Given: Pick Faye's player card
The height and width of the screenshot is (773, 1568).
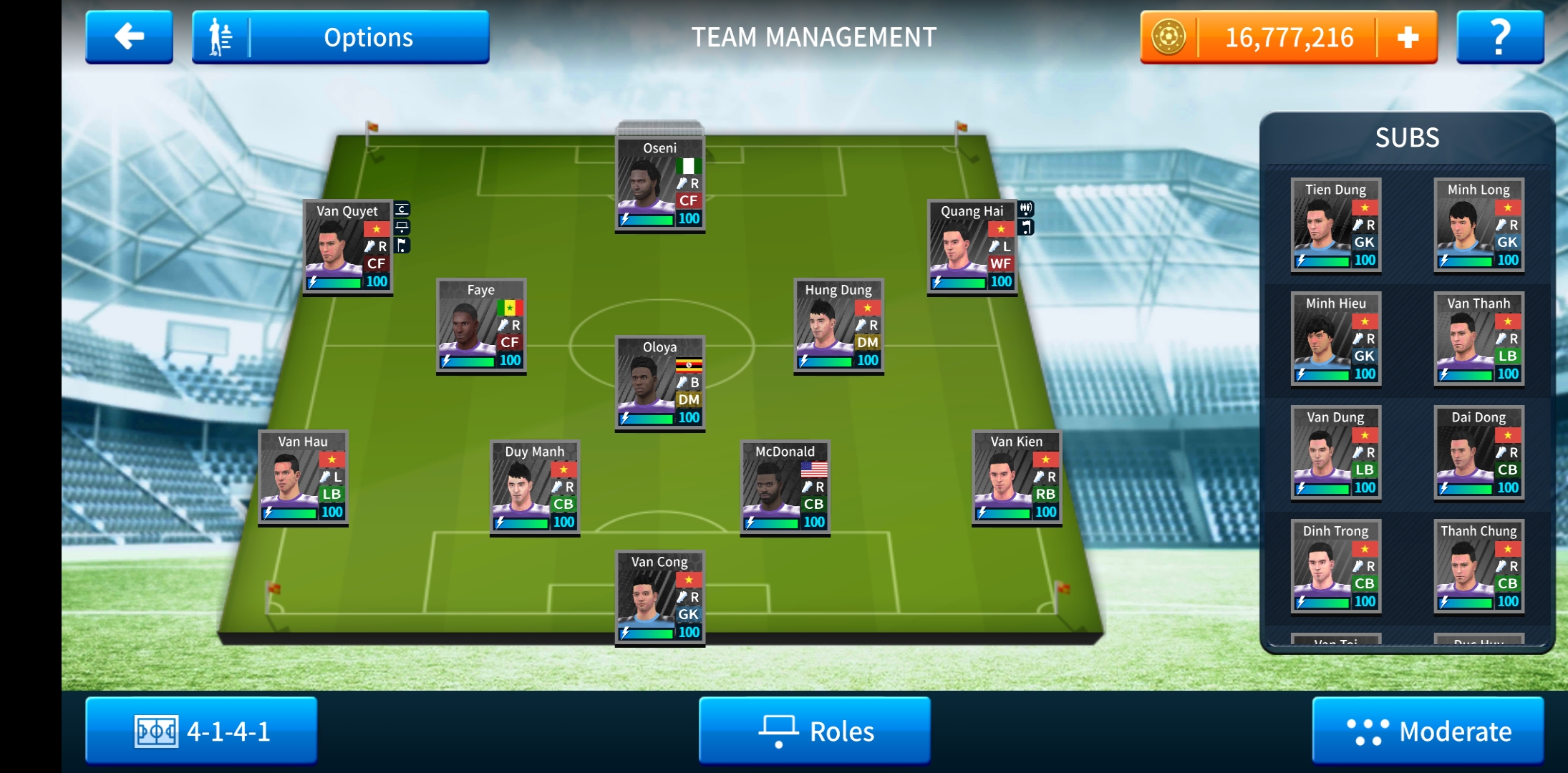Looking at the screenshot, I should tap(481, 326).
